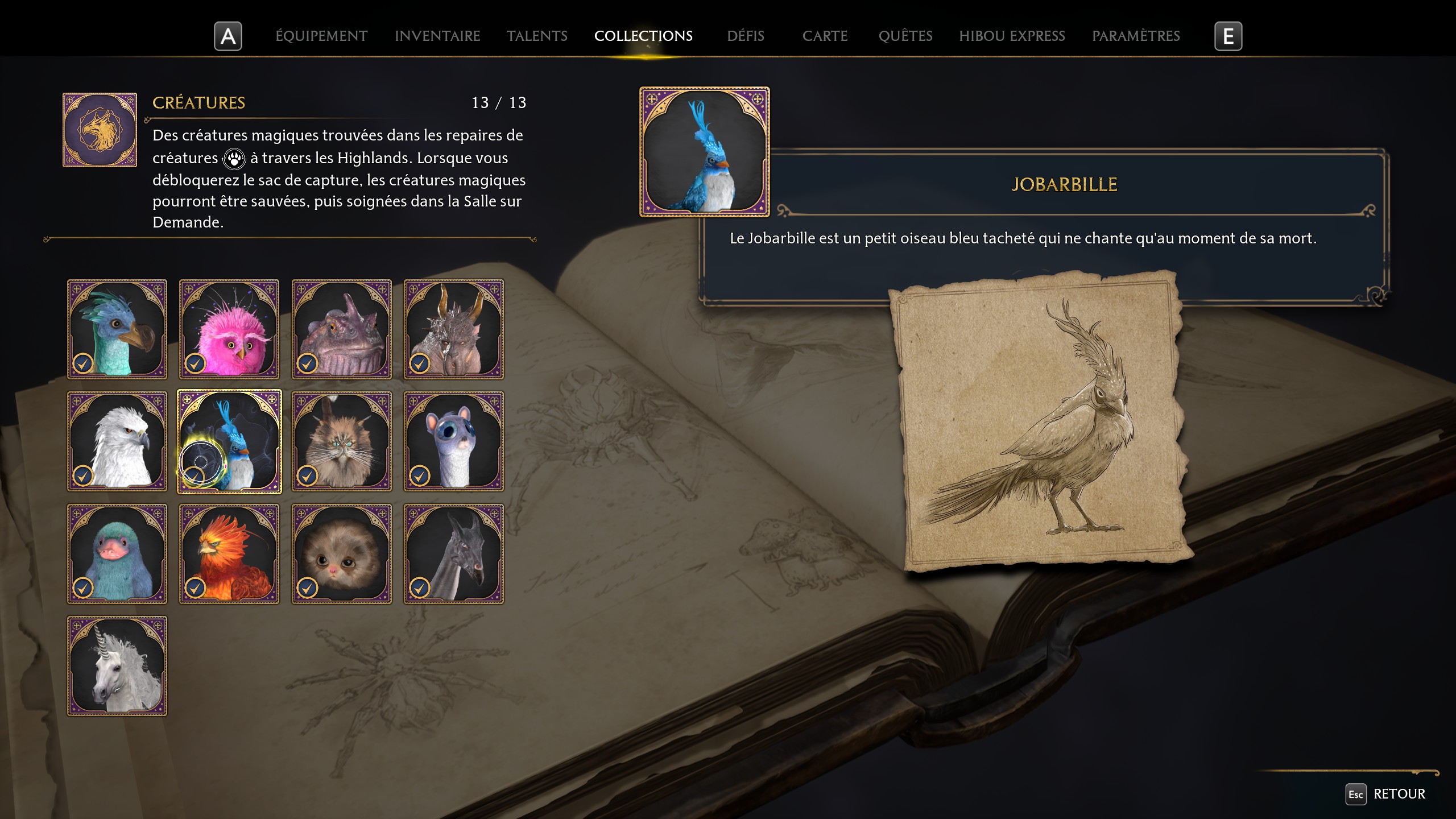Click the E key navigation icon
This screenshot has height=819, width=1456.
tap(1229, 36)
